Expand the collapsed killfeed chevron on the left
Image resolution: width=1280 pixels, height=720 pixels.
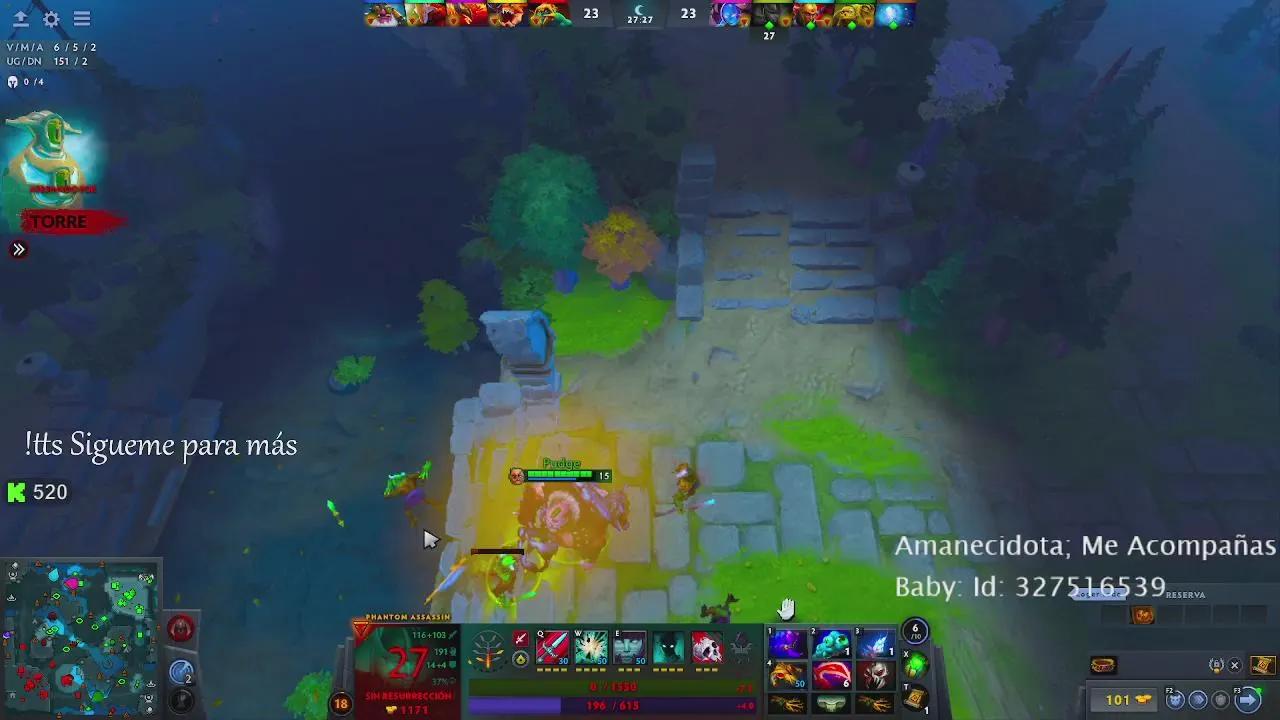click(x=17, y=249)
